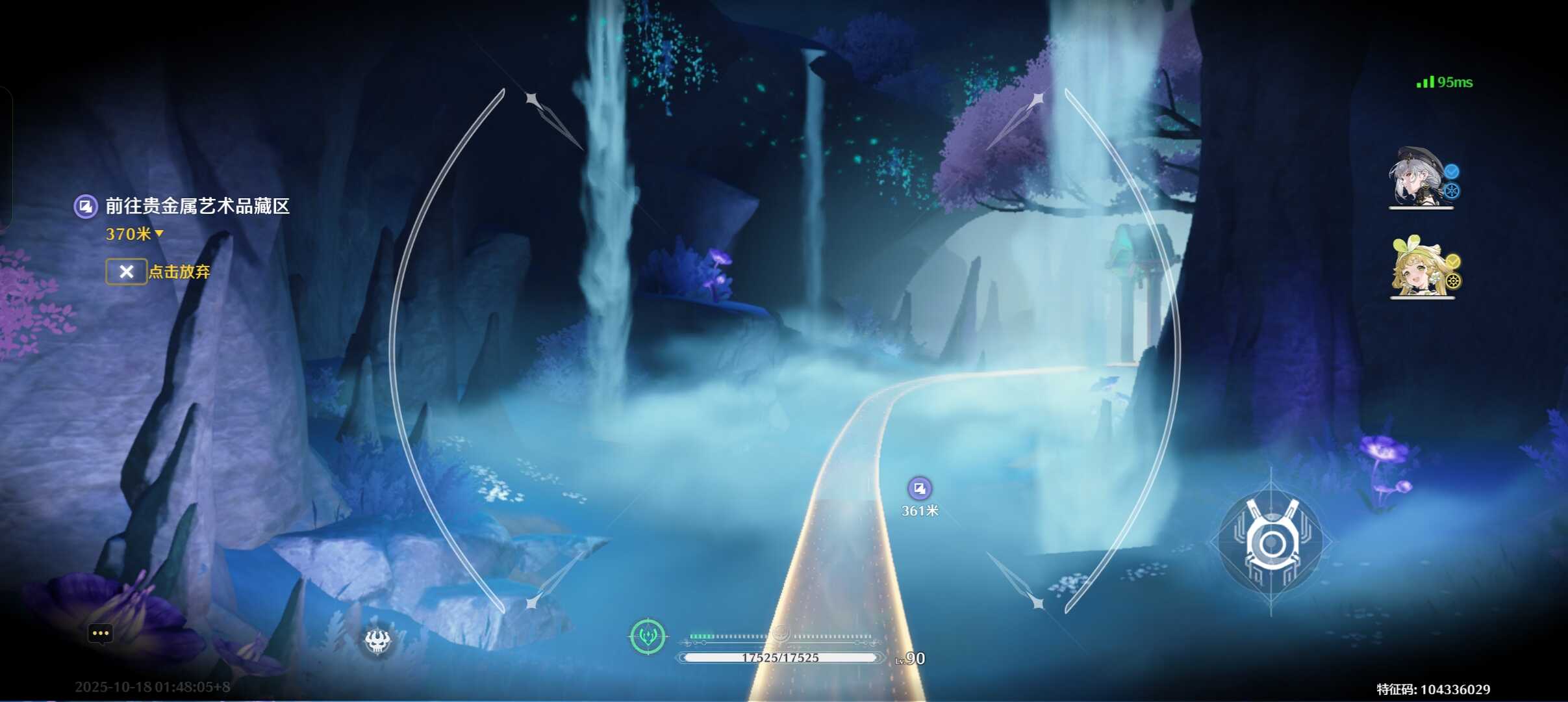Image resolution: width=1568 pixels, height=702 pixels.
Task: Abandon tracking with the 点击放弃 X button
Action: pos(127,272)
